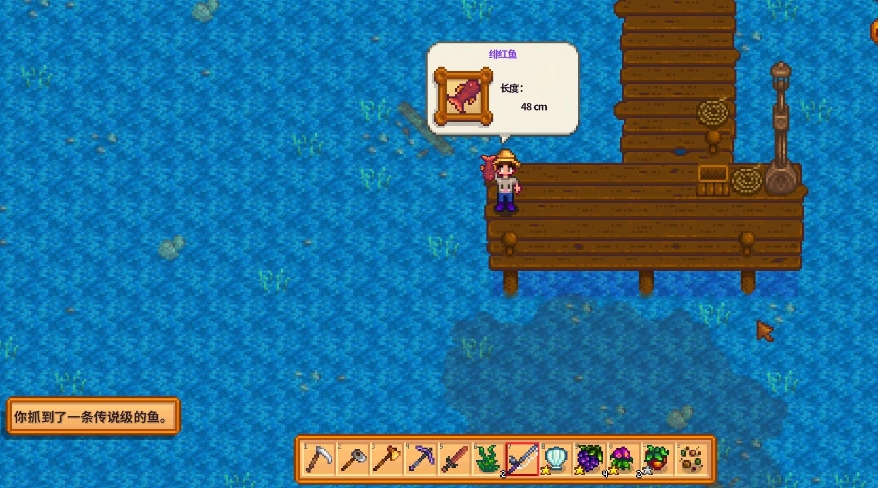Image resolution: width=878 pixels, height=488 pixels.
Task: Choose the purple pickaxe slot
Action: coord(421,459)
